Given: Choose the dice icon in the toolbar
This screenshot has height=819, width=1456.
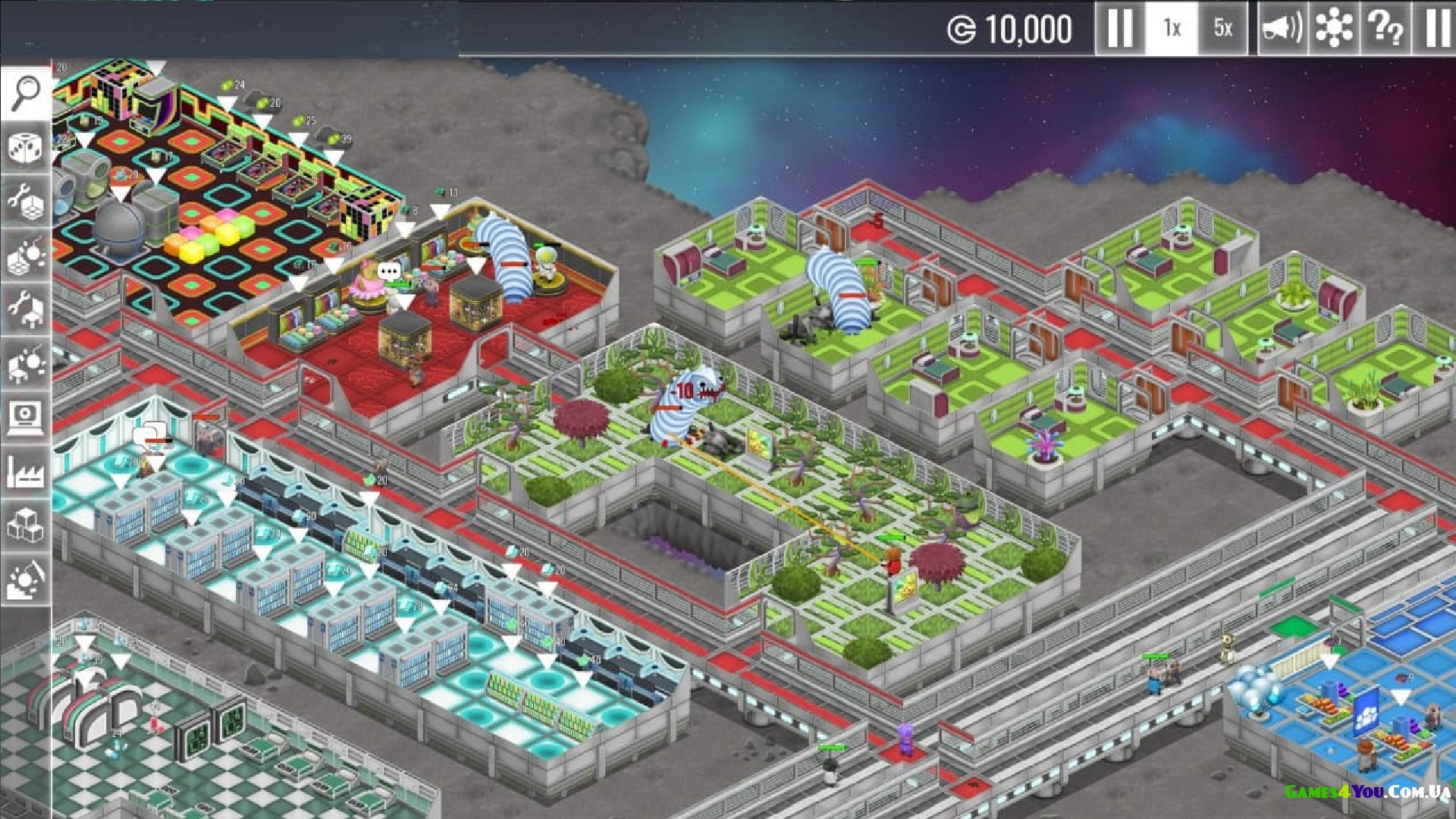Looking at the screenshot, I should pos(26,147).
